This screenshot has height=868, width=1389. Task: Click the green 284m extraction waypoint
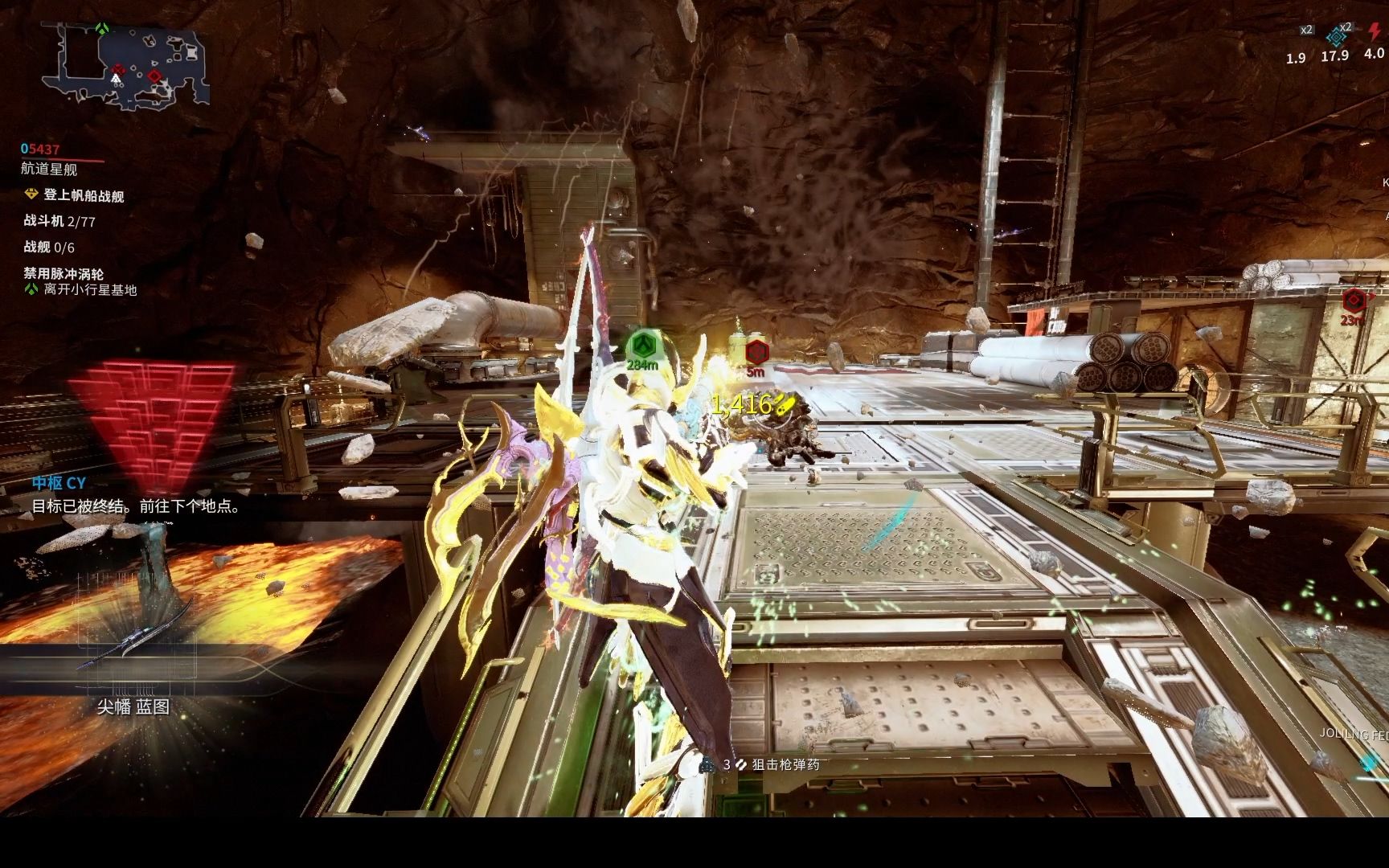[642, 346]
